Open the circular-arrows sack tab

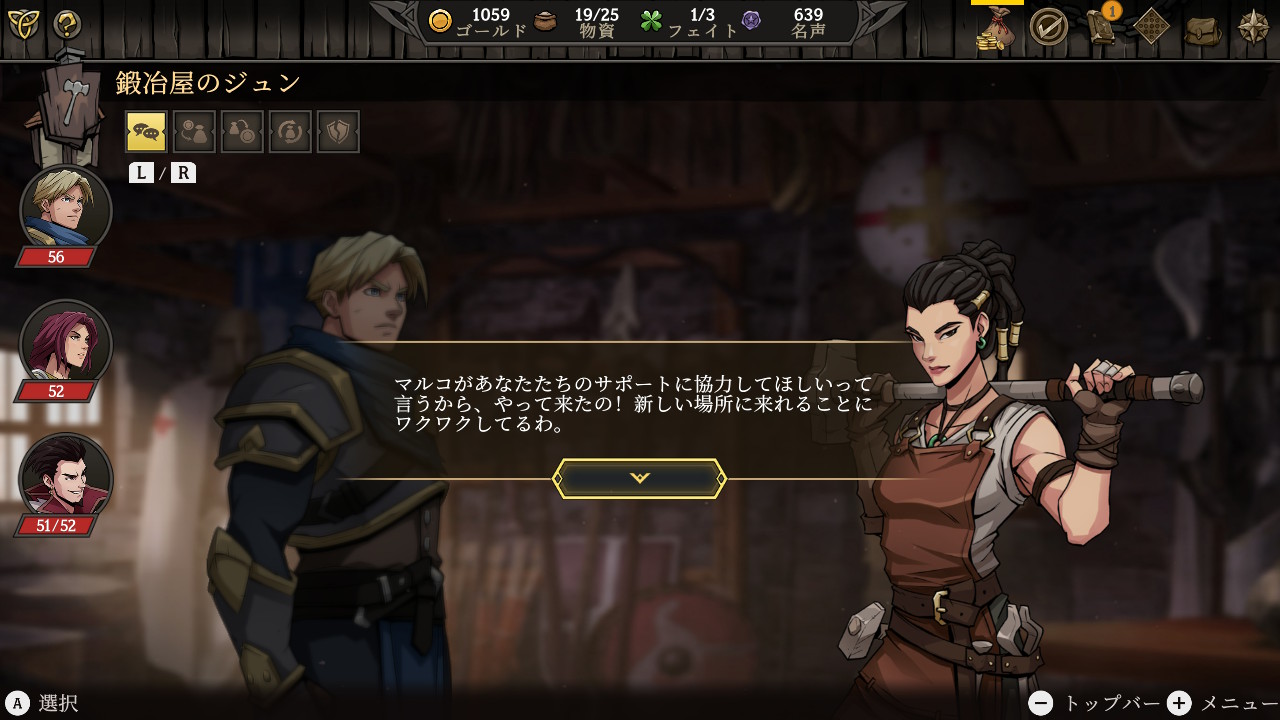pos(290,132)
